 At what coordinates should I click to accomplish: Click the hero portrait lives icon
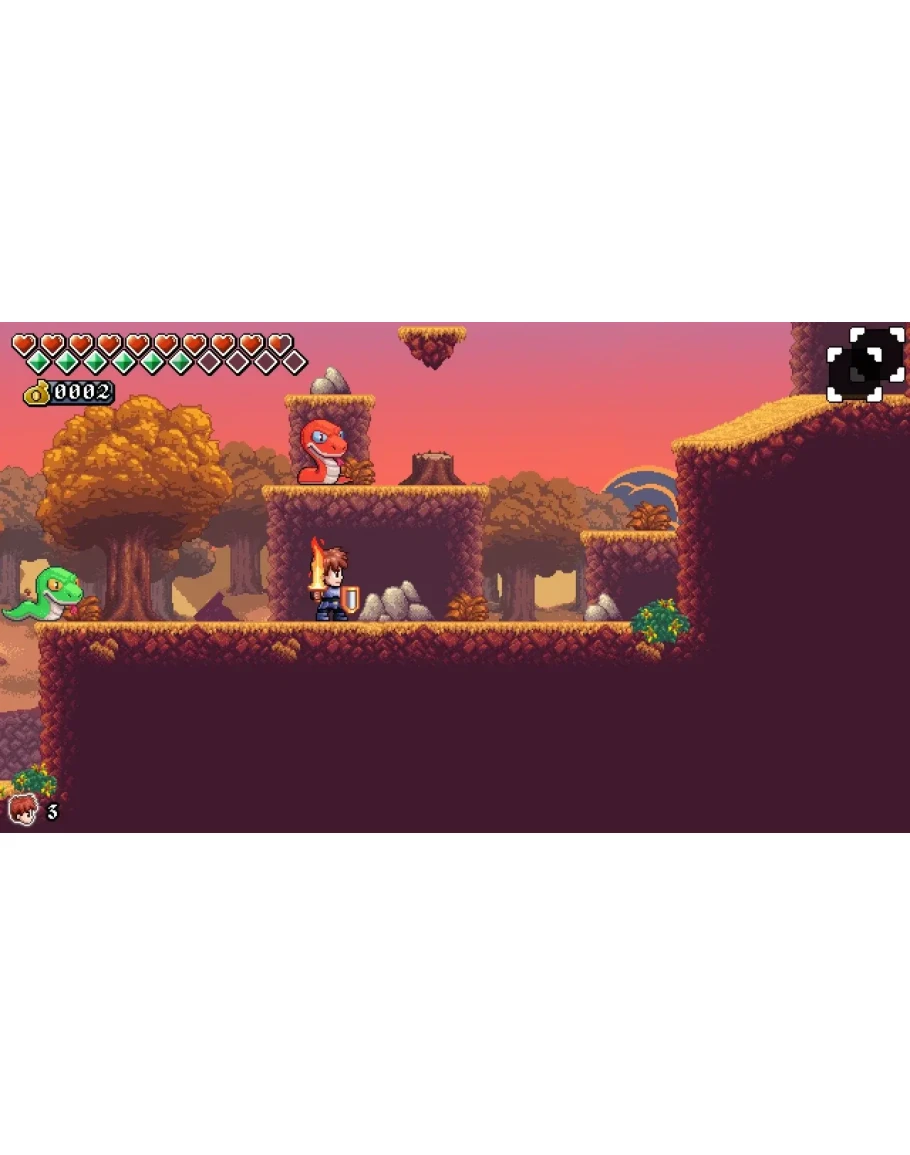coord(22,809)
